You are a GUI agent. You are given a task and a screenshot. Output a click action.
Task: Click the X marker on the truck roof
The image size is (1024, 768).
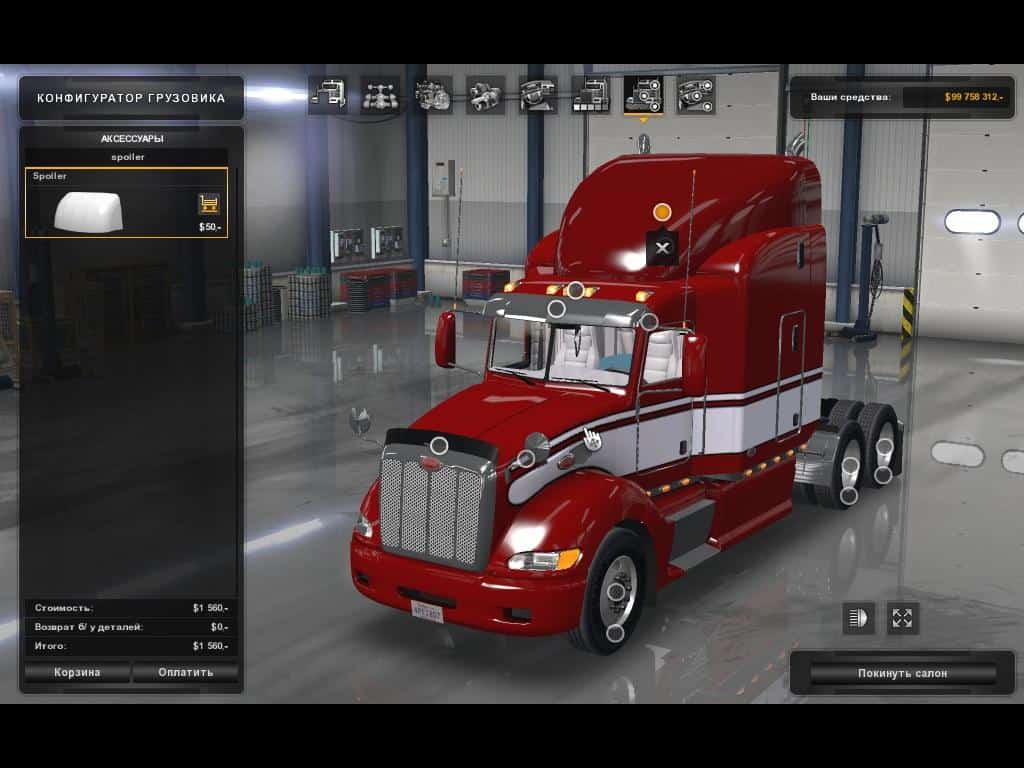(662, 248)
